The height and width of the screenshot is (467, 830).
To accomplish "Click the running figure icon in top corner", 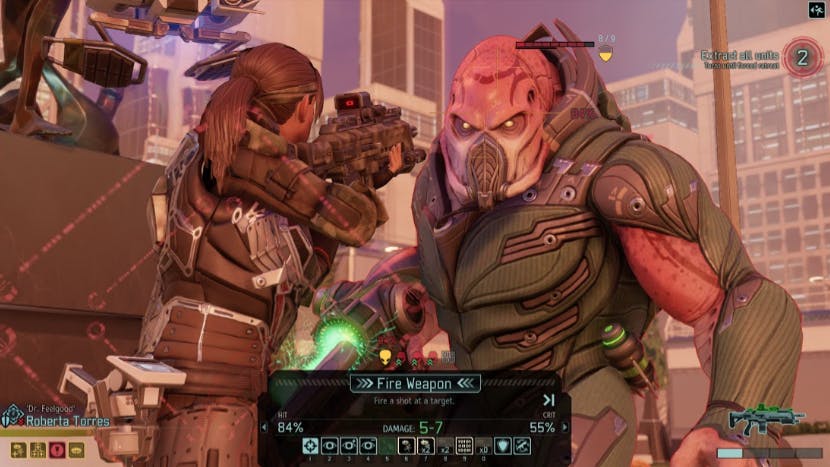I will click(815, 10).
